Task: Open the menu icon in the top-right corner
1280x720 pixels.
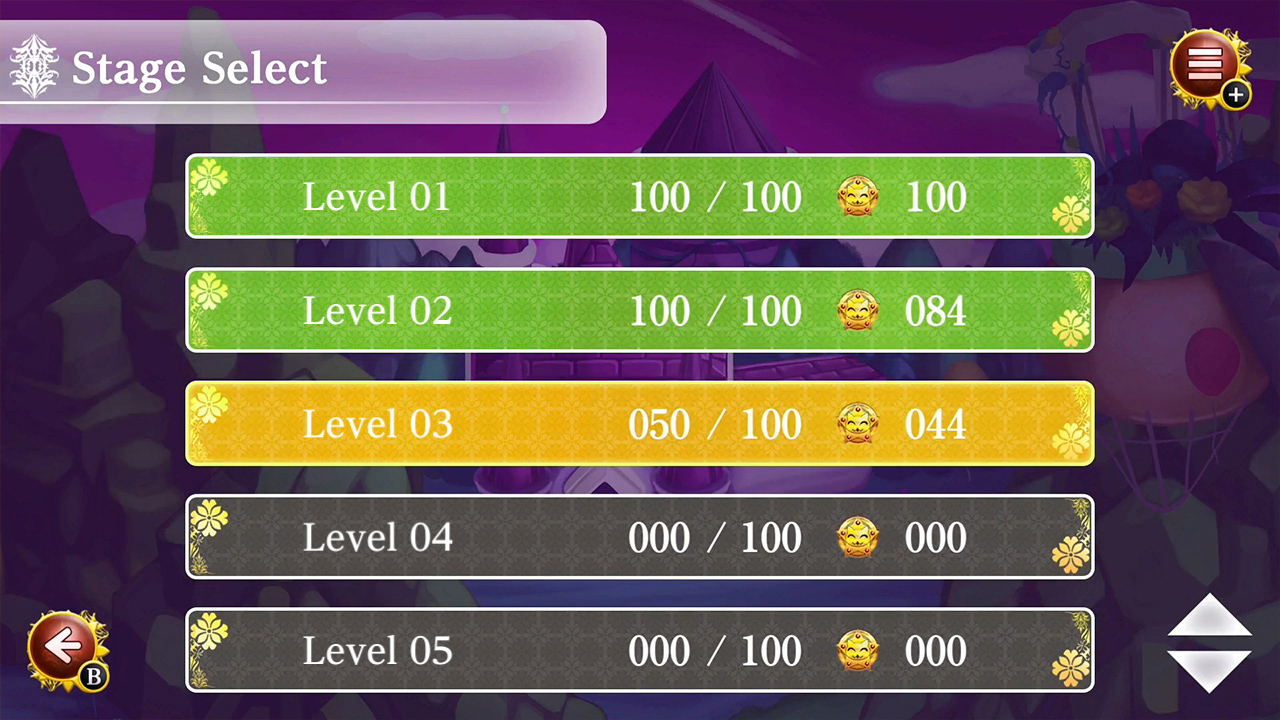Action: 1206,65
